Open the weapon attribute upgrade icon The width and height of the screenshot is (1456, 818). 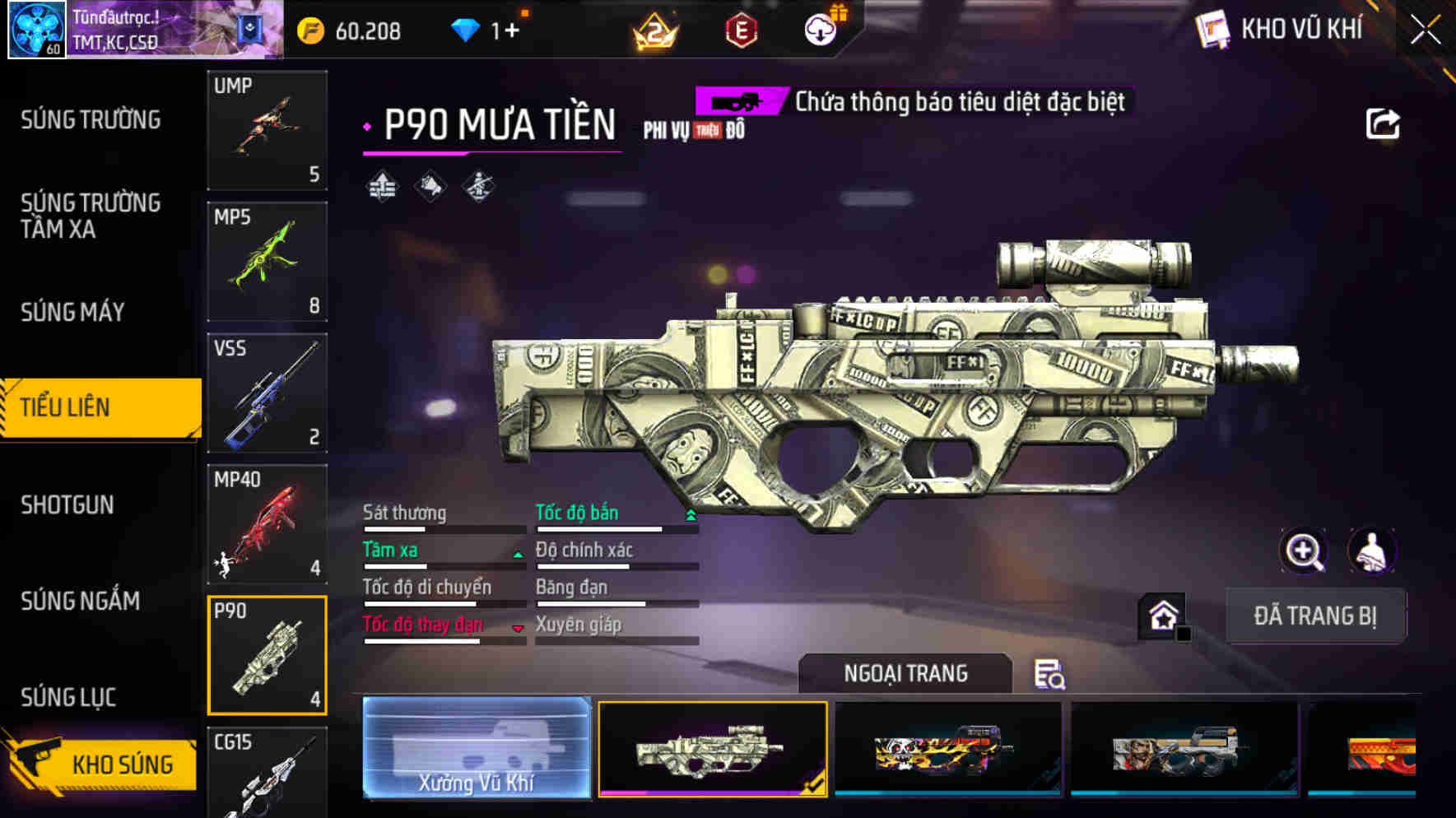(x=381, y=186)
